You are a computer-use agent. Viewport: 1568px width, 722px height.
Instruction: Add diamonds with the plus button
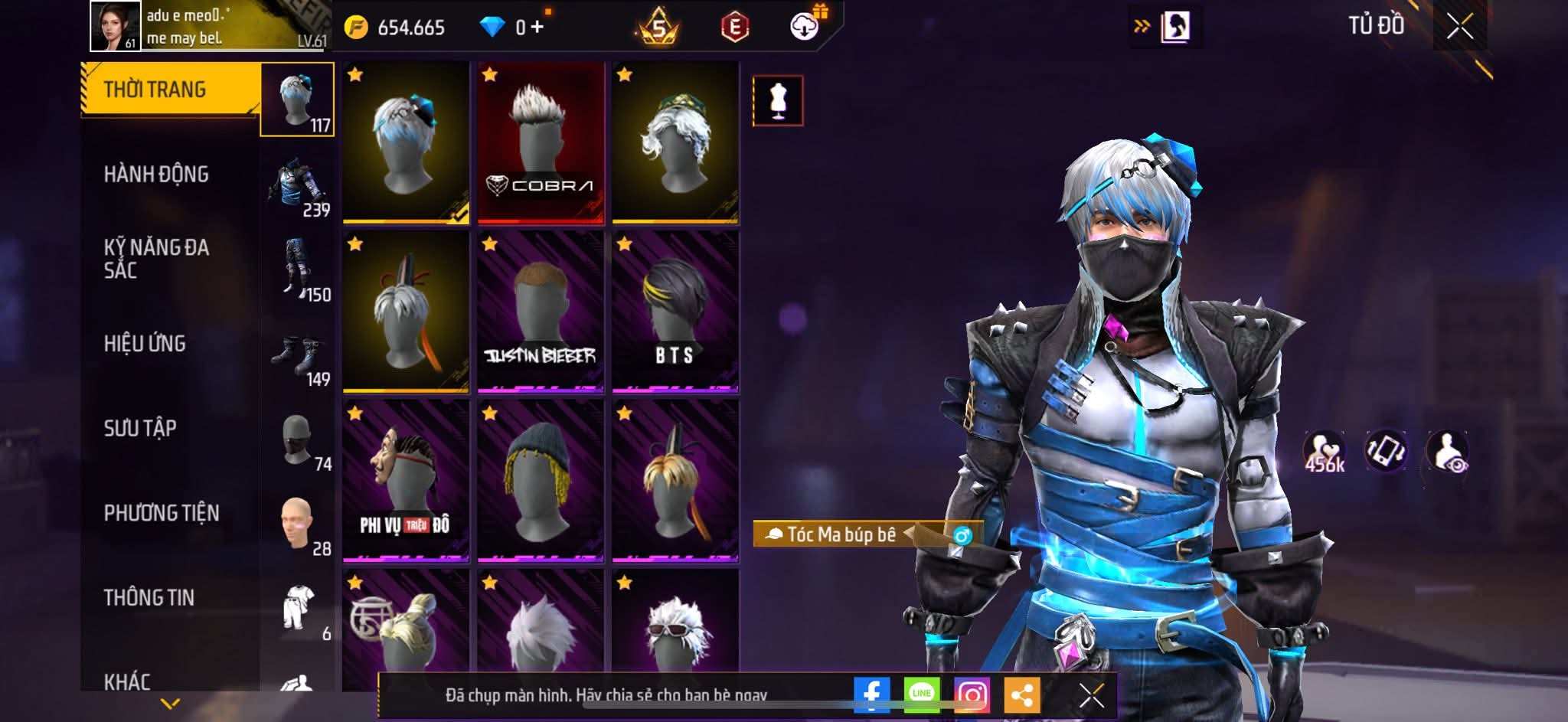pyautogui.click(x=537, y=28)
